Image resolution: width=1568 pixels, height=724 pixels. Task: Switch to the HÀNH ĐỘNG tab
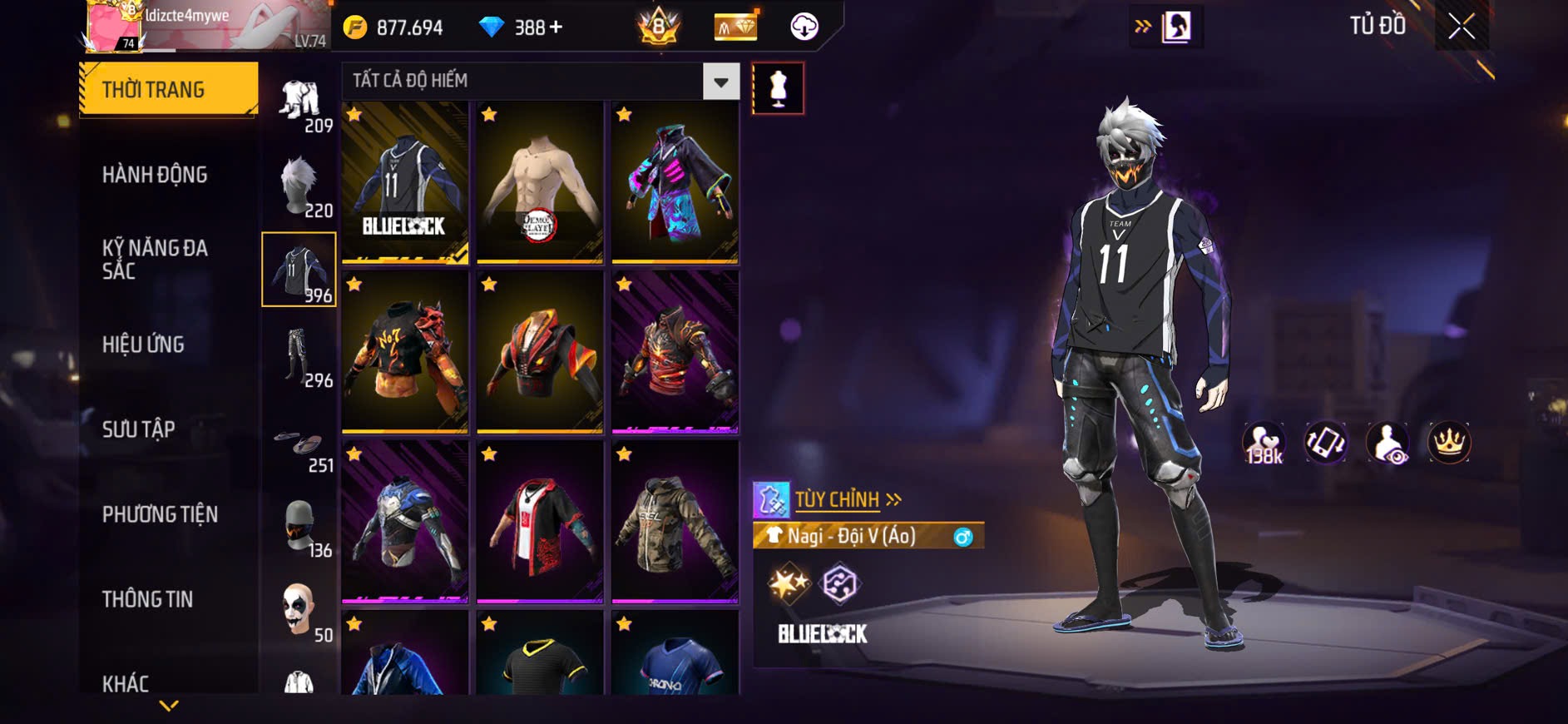point(155,175)
